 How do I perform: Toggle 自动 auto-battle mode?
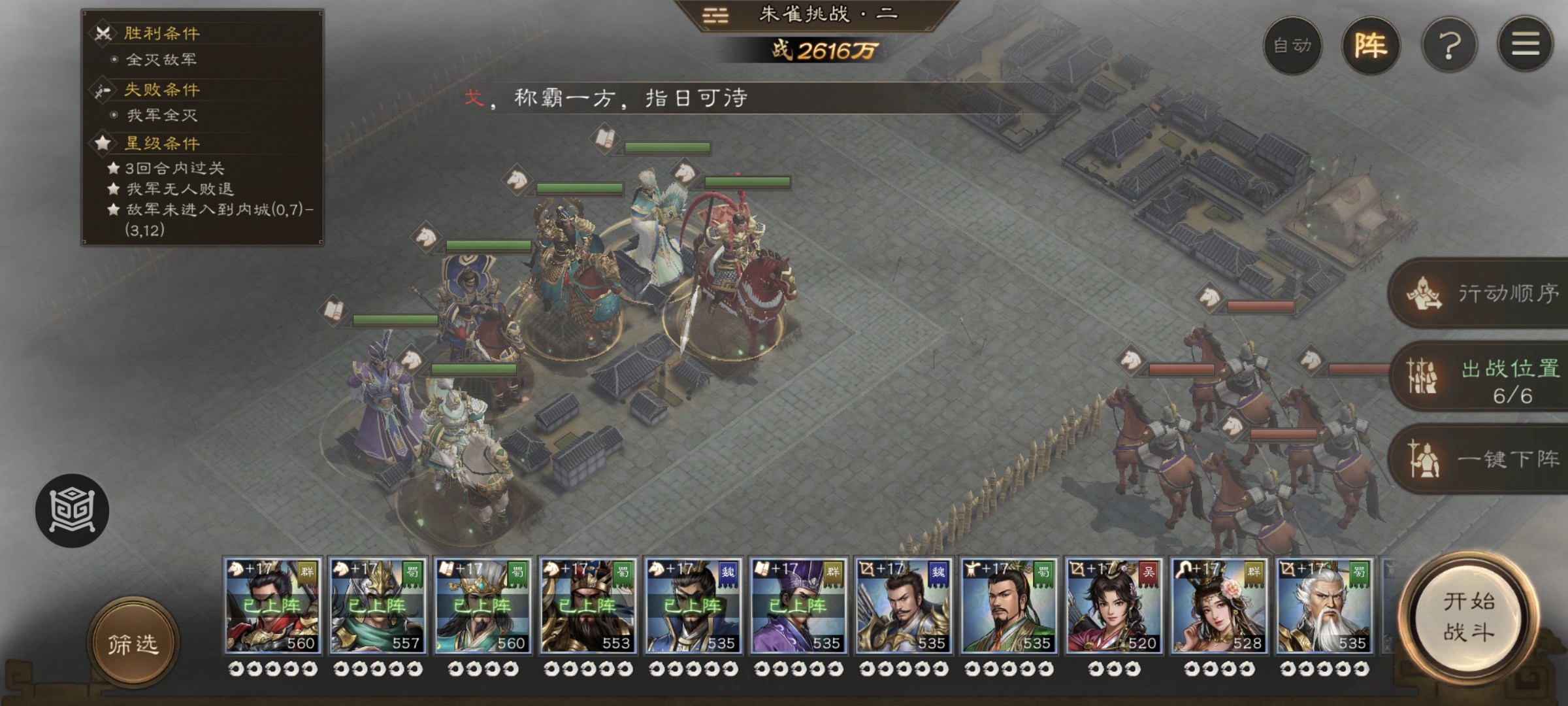coord(1292,46)
